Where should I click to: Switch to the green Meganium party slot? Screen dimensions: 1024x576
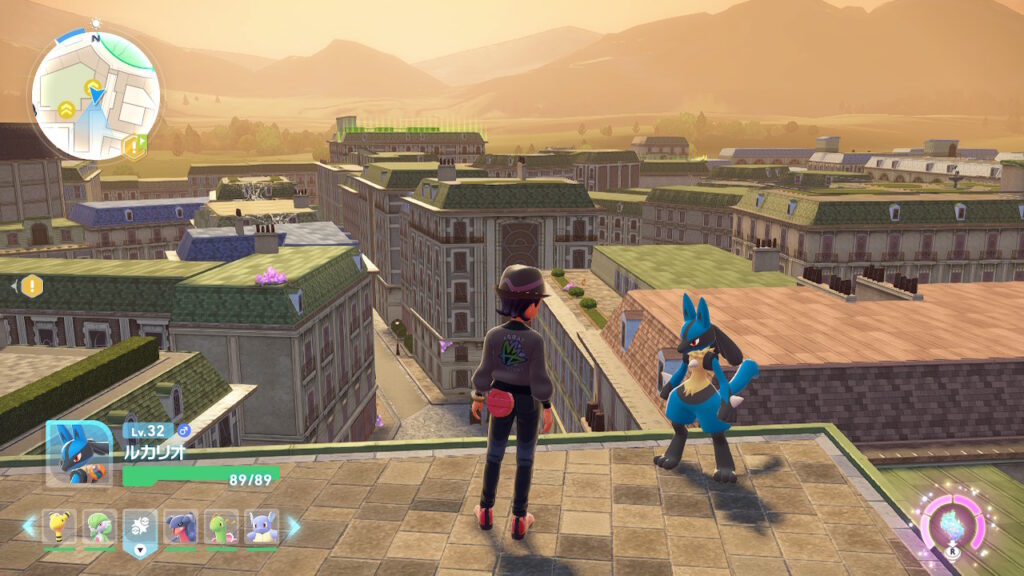(221, 526)
